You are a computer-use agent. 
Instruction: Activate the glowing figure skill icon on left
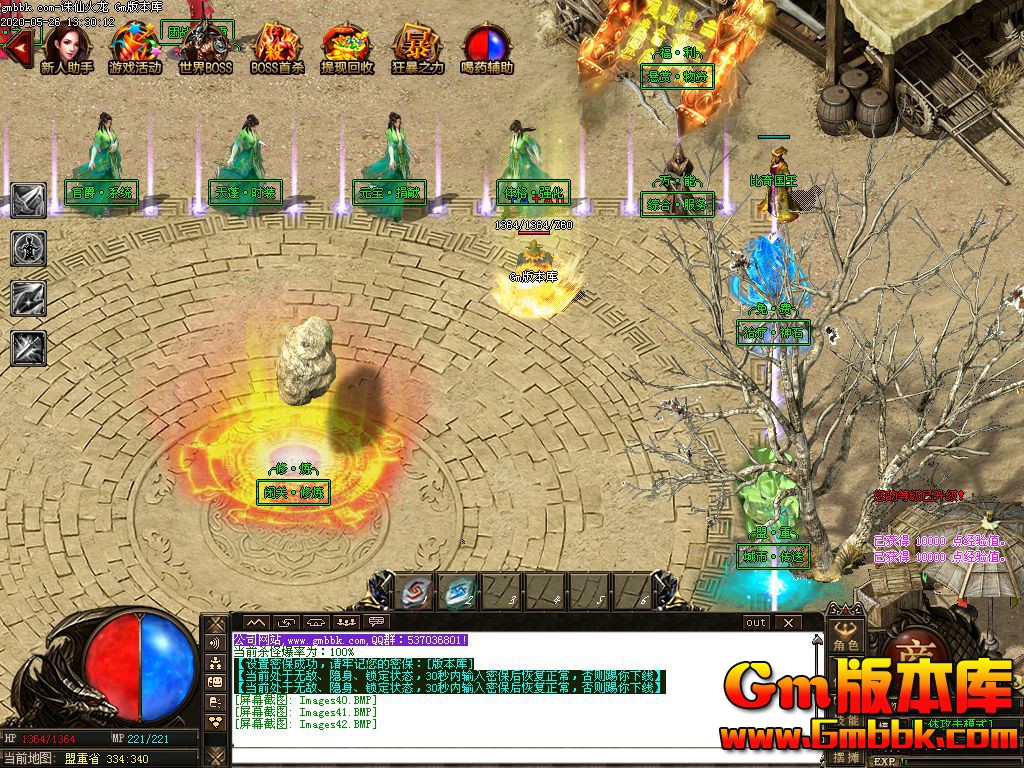tap(28, 248)
